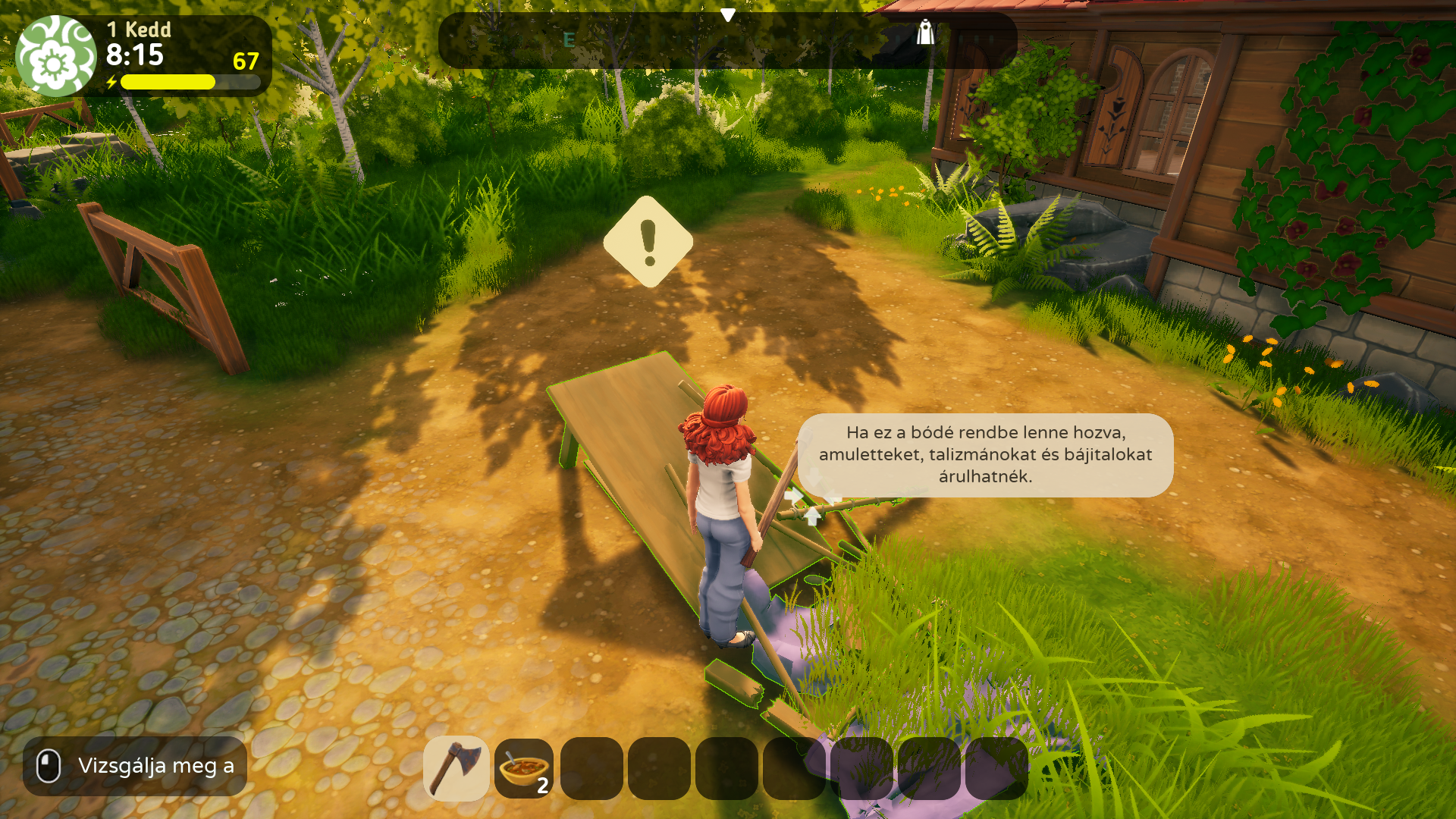
Task: Select the axe in the hotbar
Action: [456, 768]
